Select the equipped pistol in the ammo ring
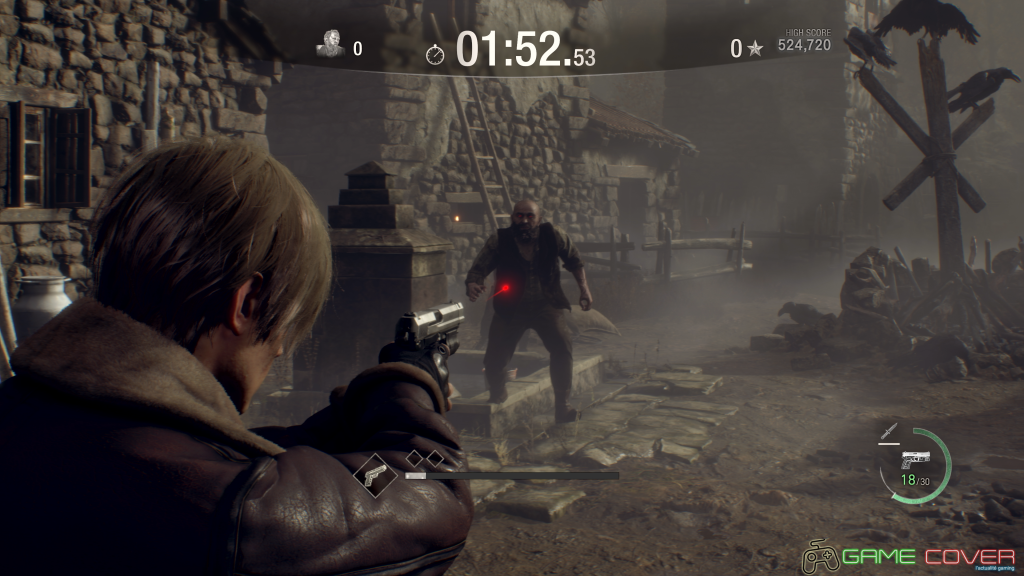This screenshot has height=576, width=1024. [x=914, y=460]
